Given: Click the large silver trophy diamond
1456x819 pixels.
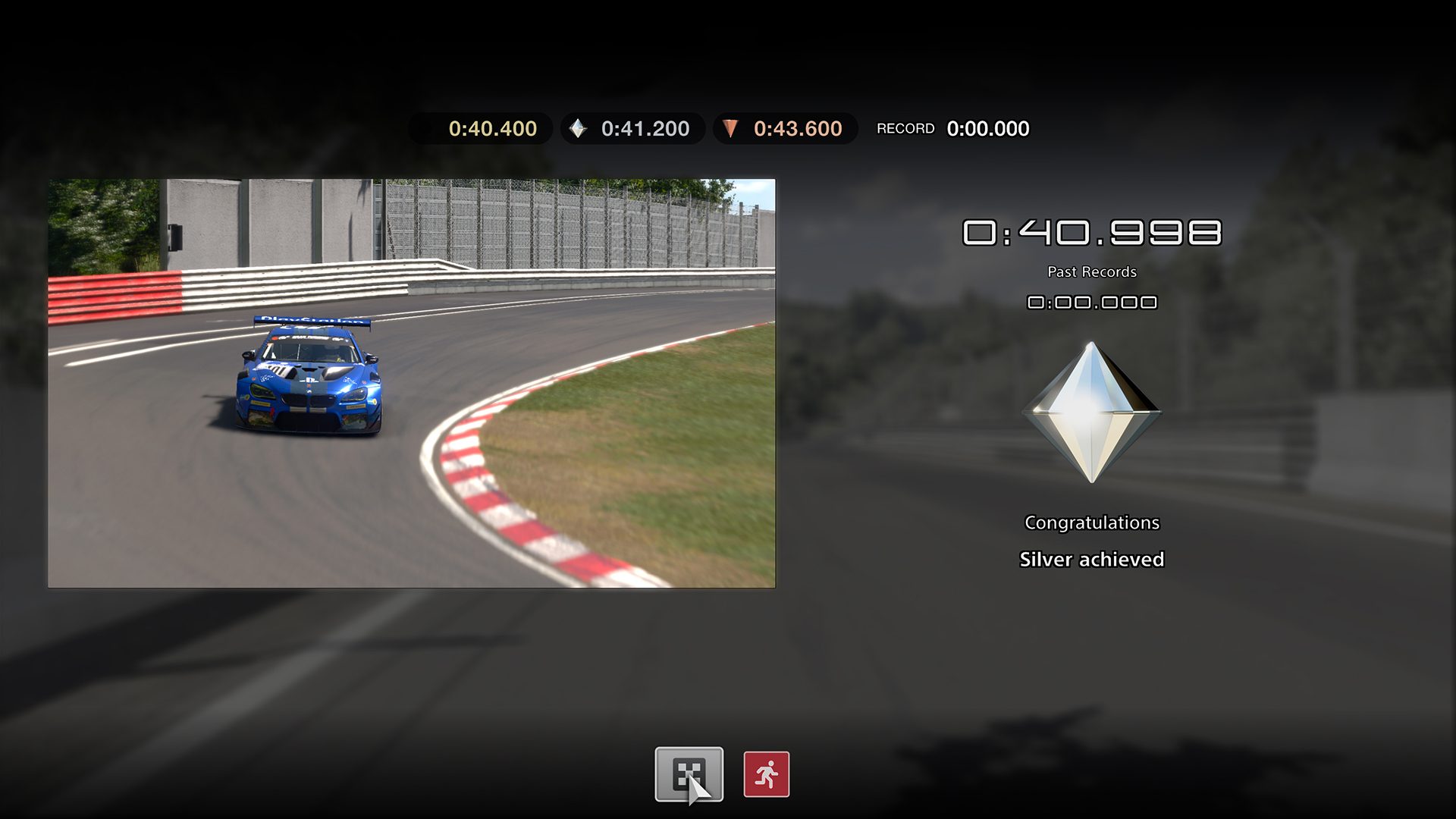Looking at the screenshot, I should [x=1092, y=413].
